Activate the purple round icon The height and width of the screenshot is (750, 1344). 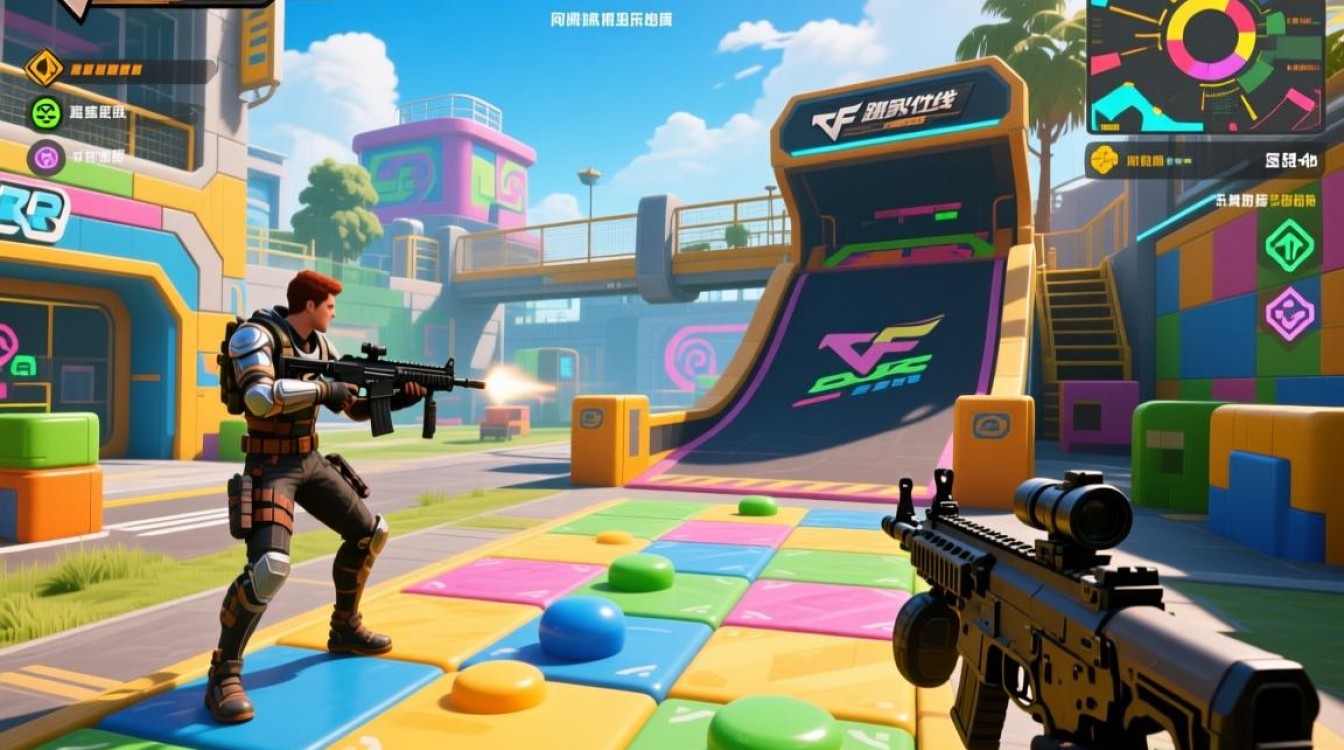point(46,157)
